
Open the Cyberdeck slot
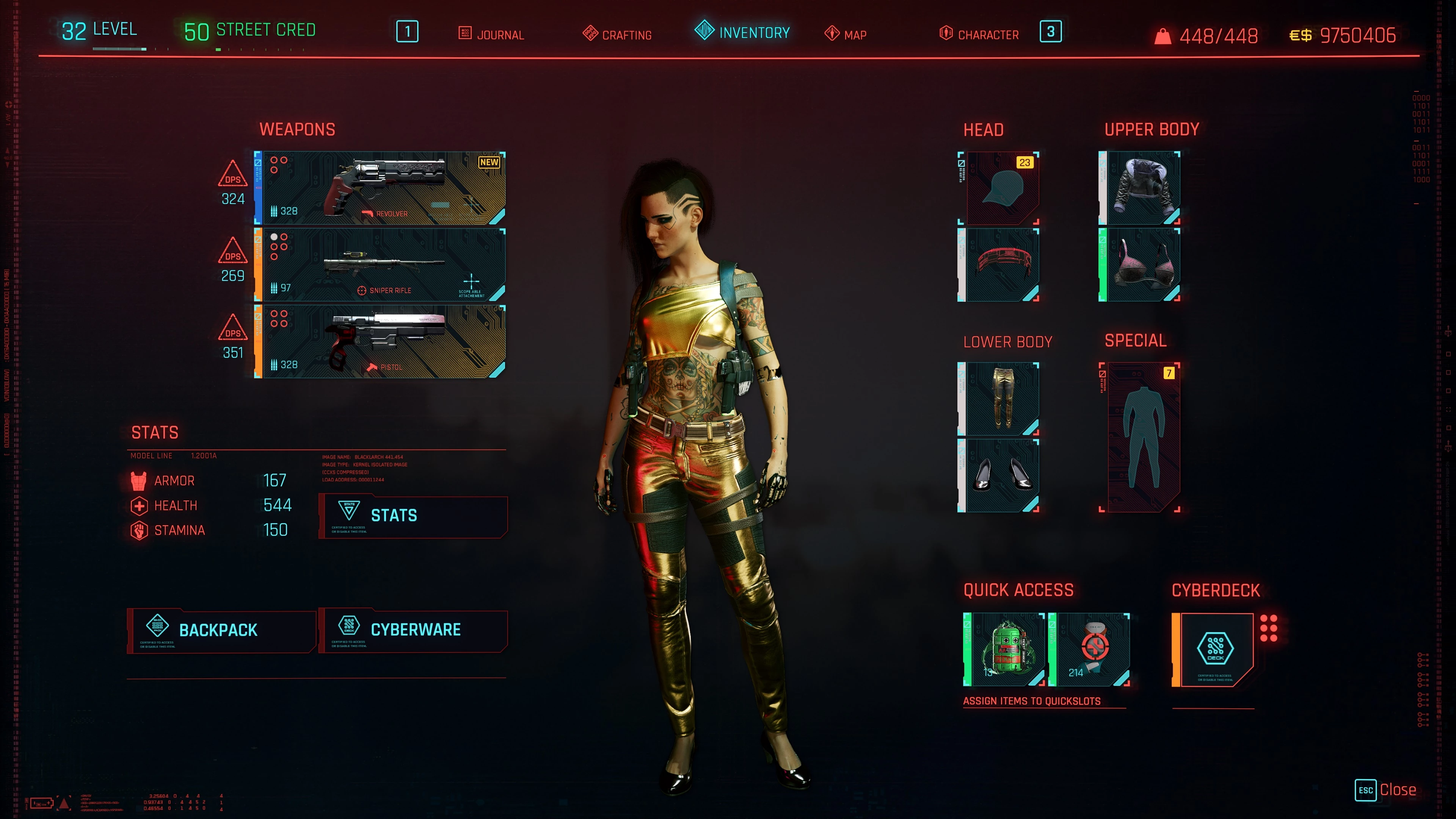[x=1213, y=650]
